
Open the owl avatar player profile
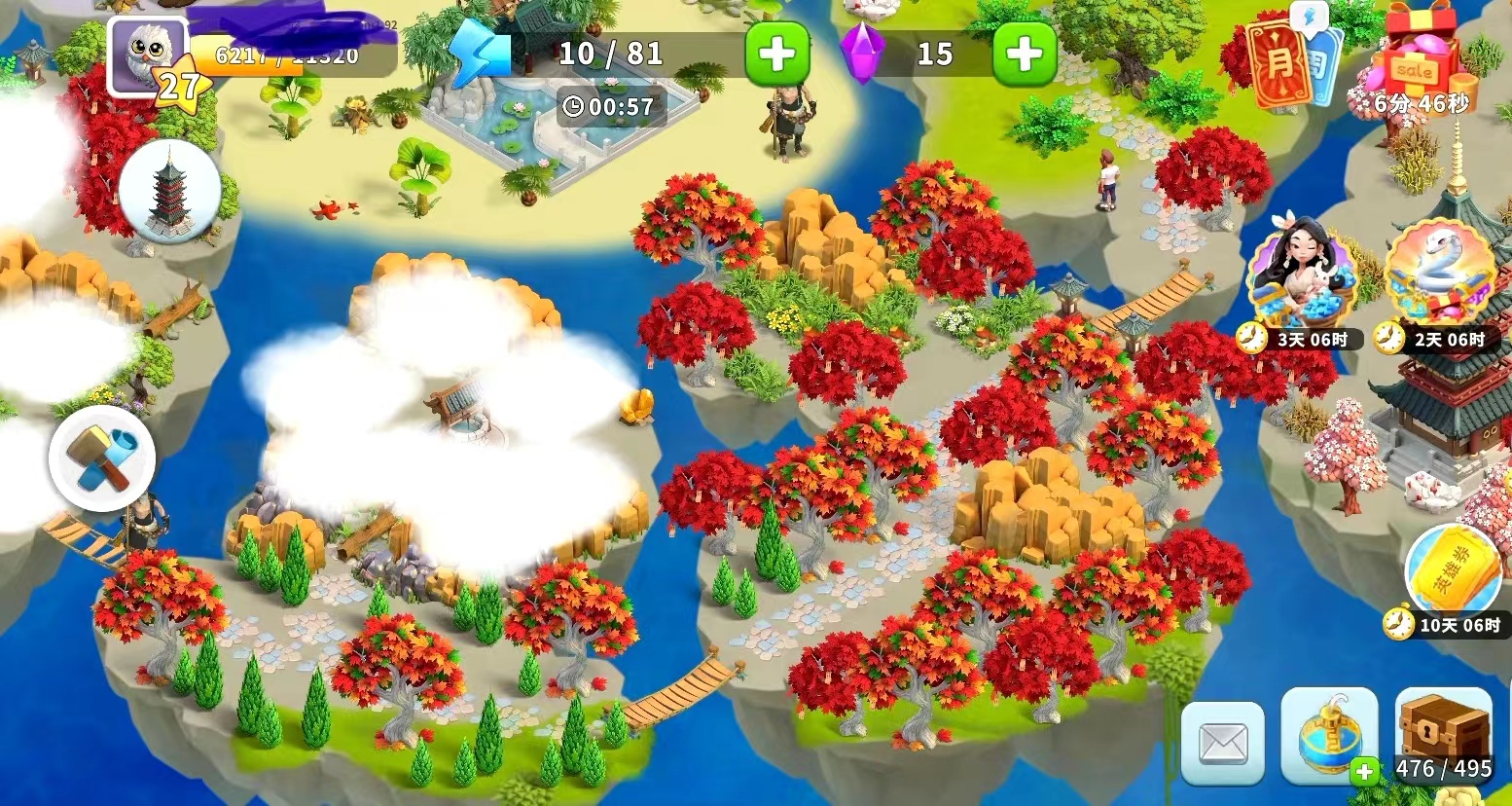point(148,55)
